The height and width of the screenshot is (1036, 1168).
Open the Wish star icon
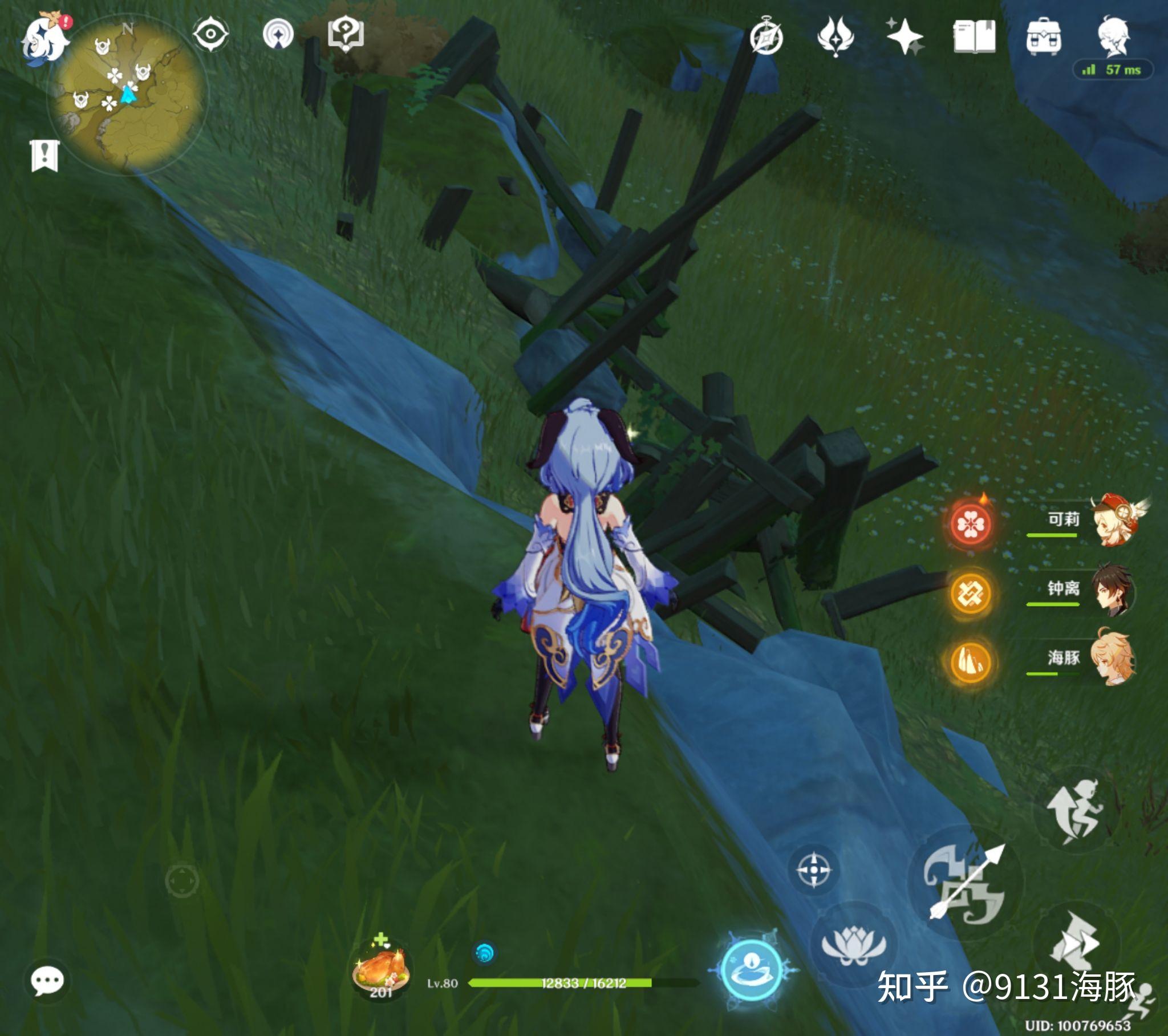point(905,36)
